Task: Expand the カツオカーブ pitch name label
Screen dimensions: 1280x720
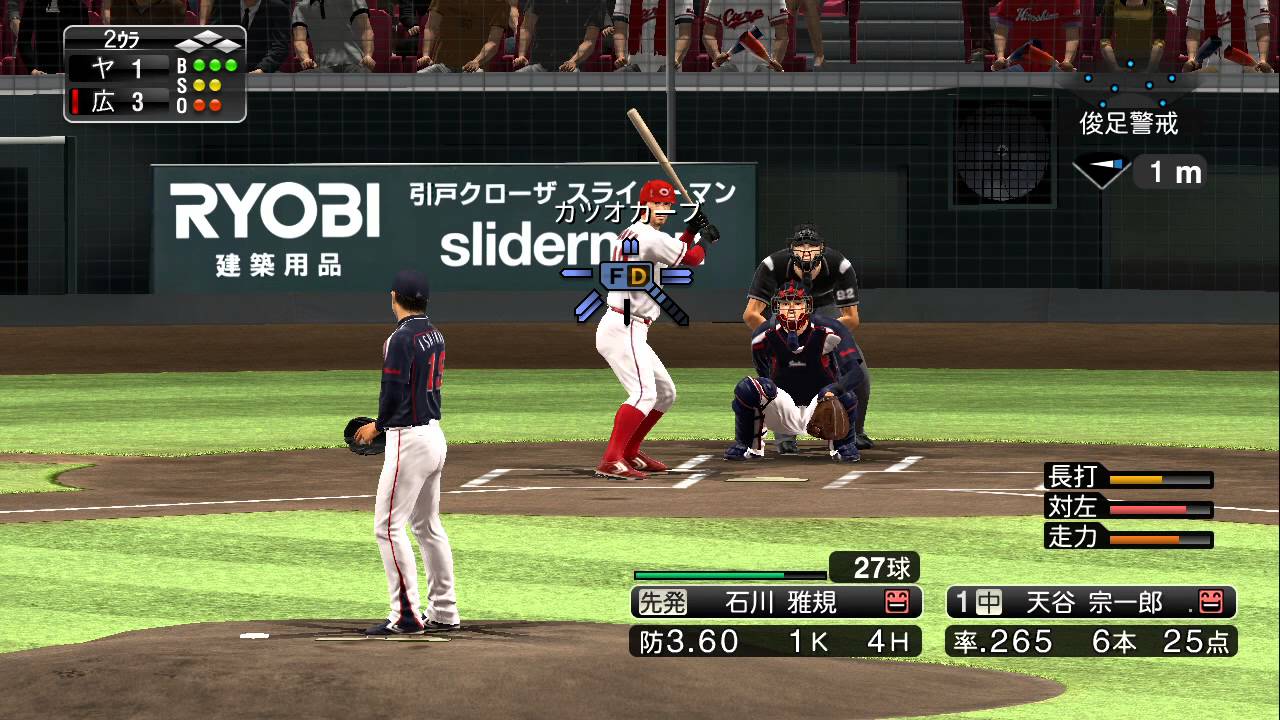Action: (x=630, y=212)
